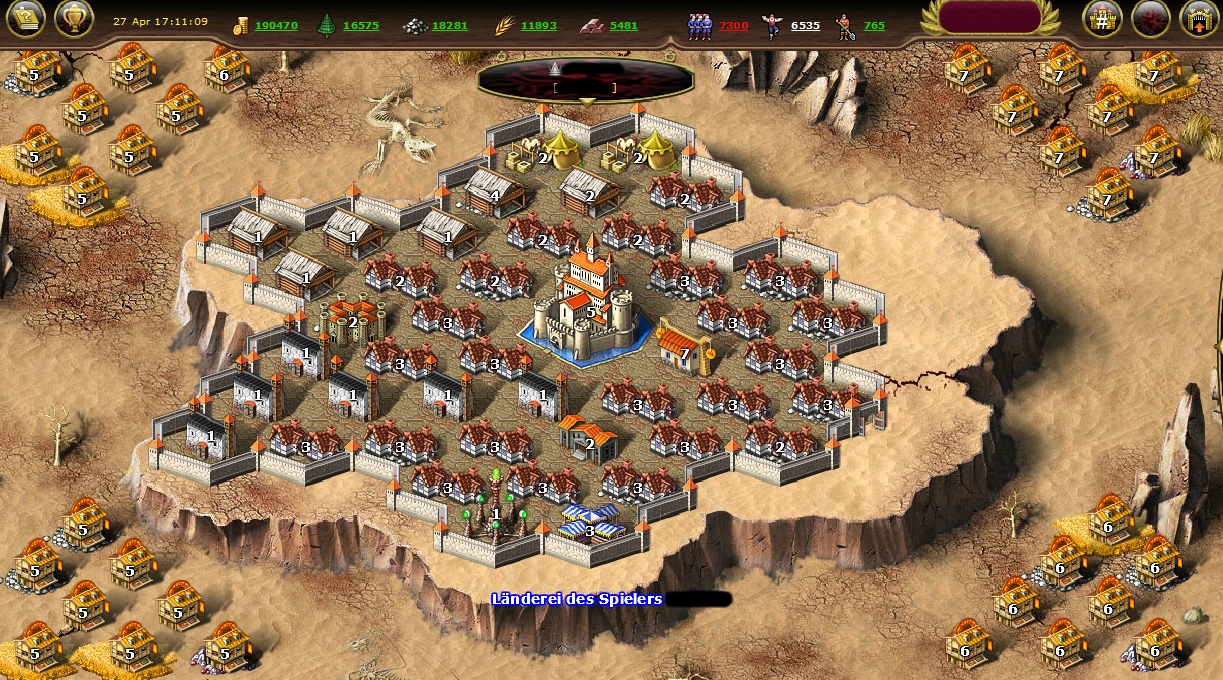Click the shovel worker count 765

point(874,25)
